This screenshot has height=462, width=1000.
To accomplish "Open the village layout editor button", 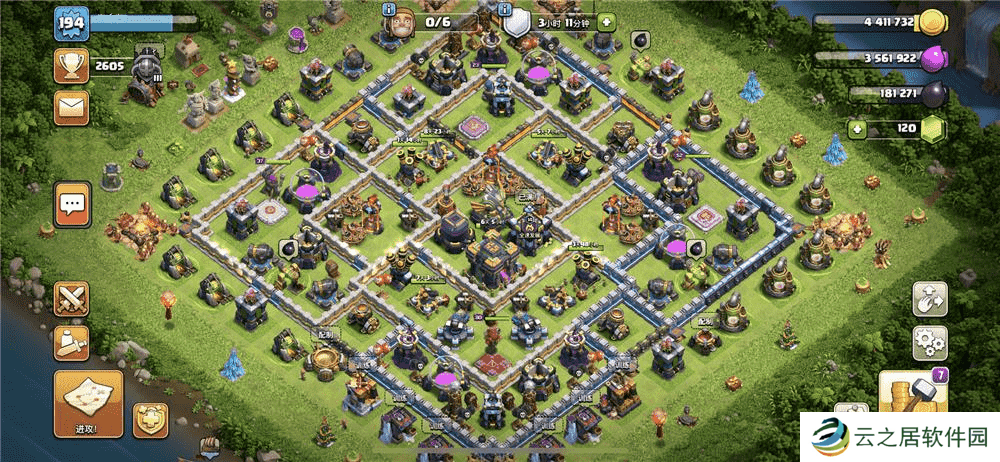I will tap(930, 300).
